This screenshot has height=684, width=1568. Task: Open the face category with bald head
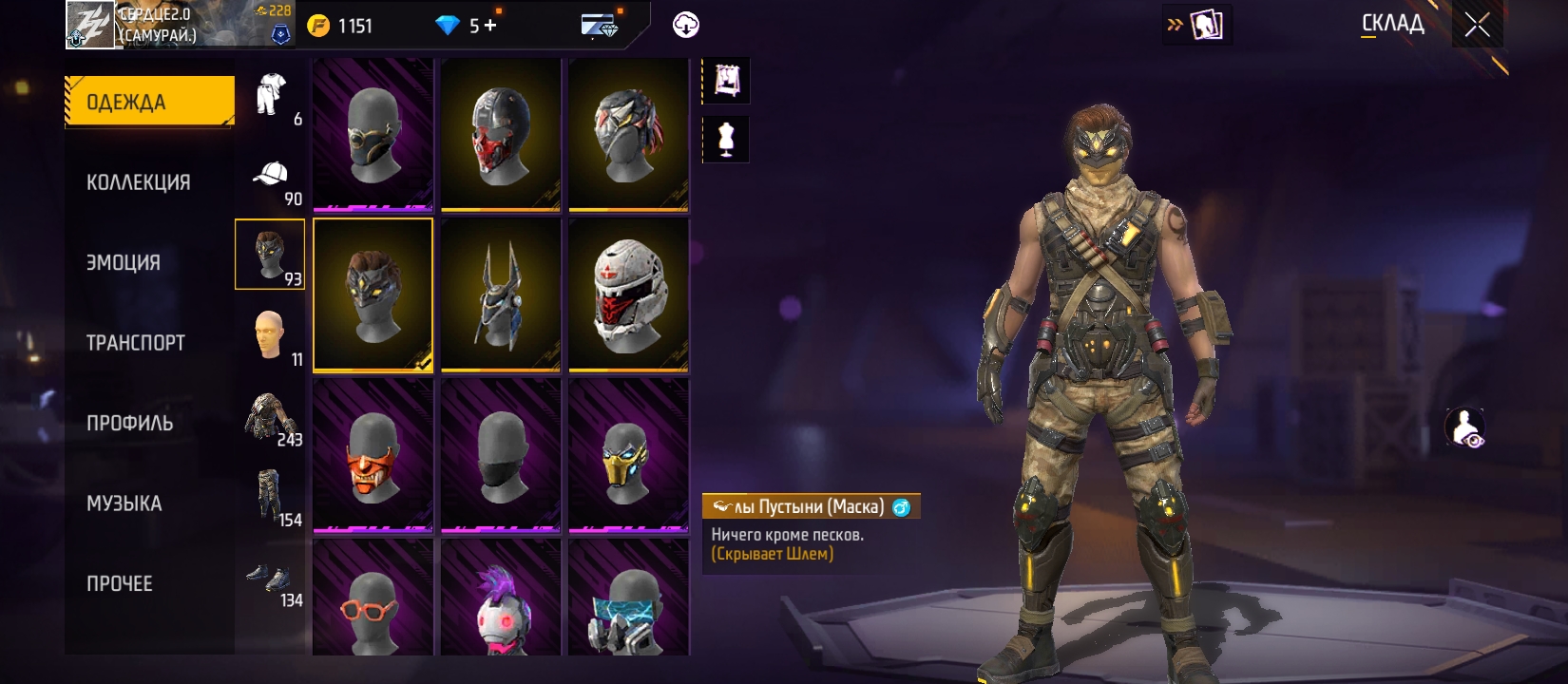click(271, 336)
